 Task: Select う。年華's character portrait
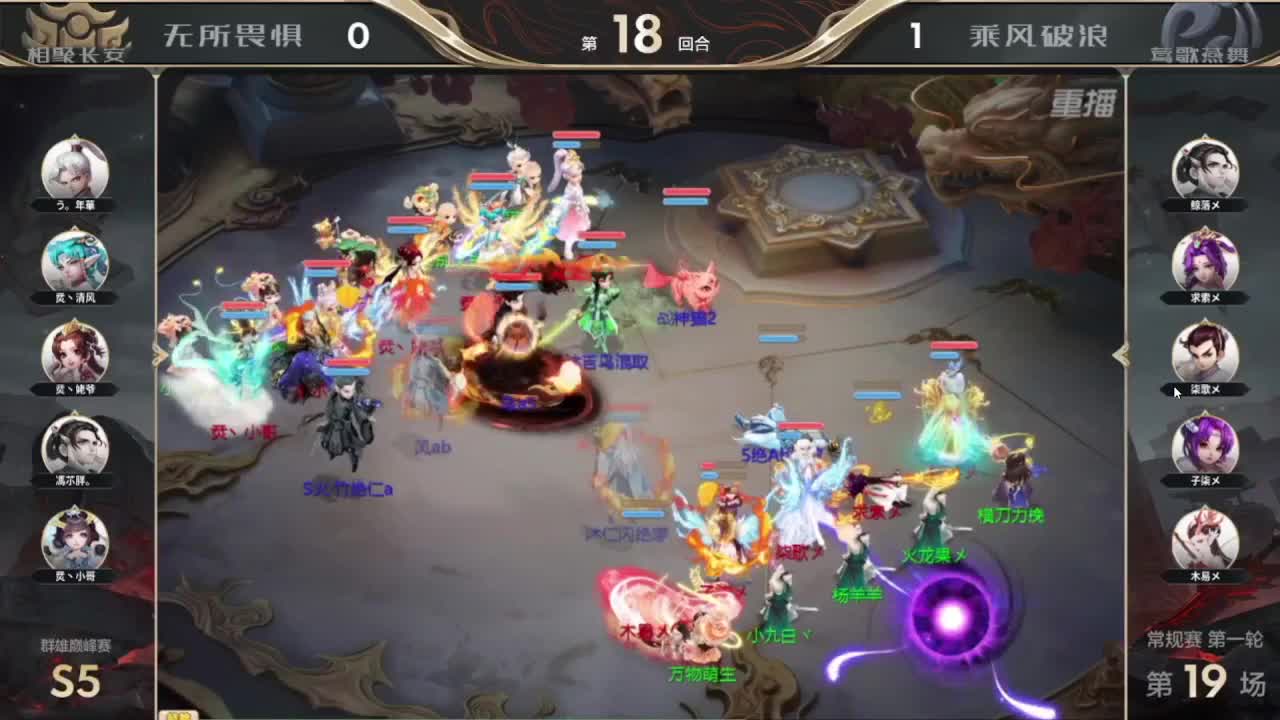pos(72,170)
